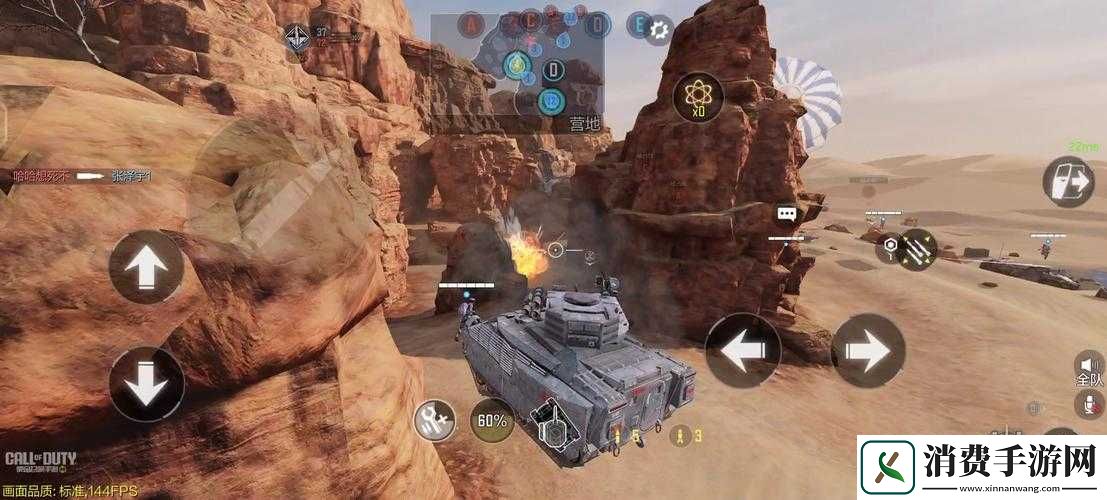The height and width of the screenshot is (500, 1107).
Task: Use the wrench repair button
Action: tap(436, 421)
